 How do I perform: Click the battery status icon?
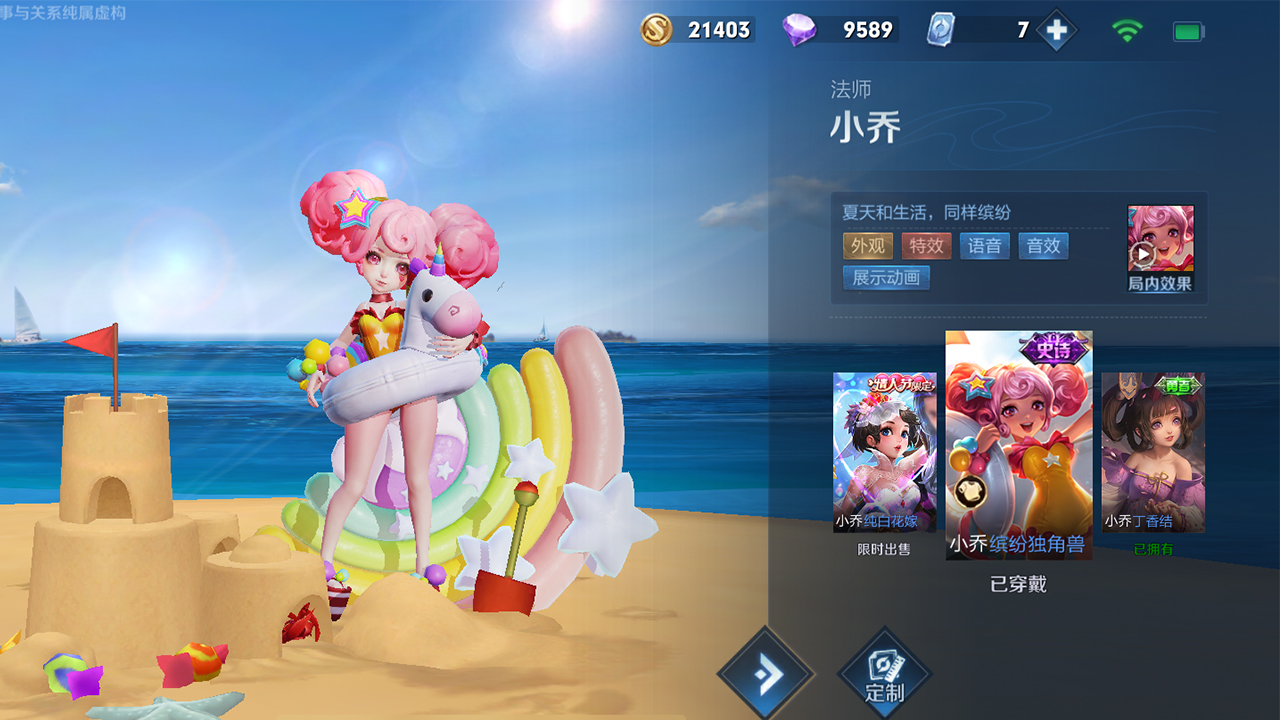click(x=1188, y=30)
